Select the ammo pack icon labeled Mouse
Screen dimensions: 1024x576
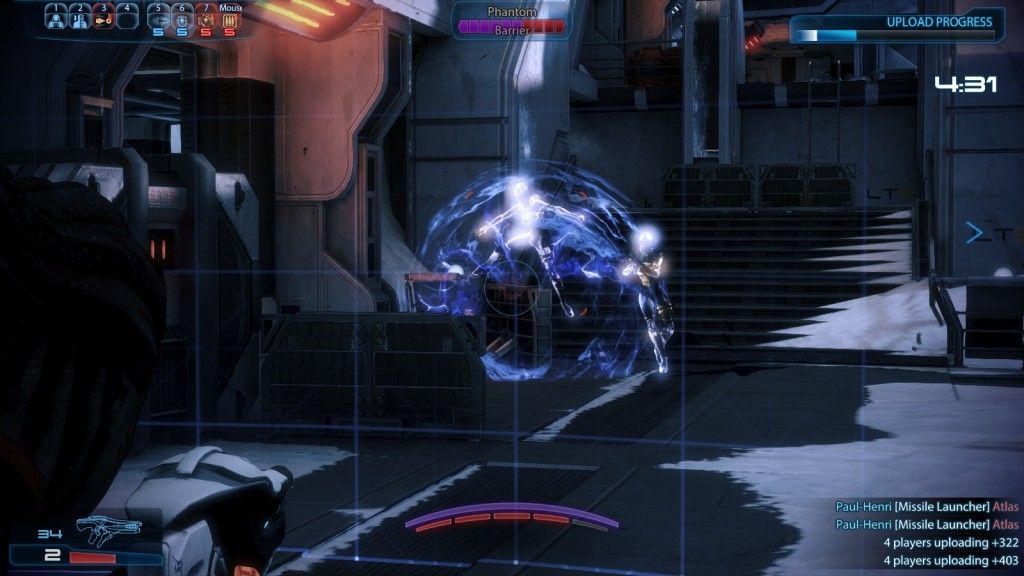[229, 19]
